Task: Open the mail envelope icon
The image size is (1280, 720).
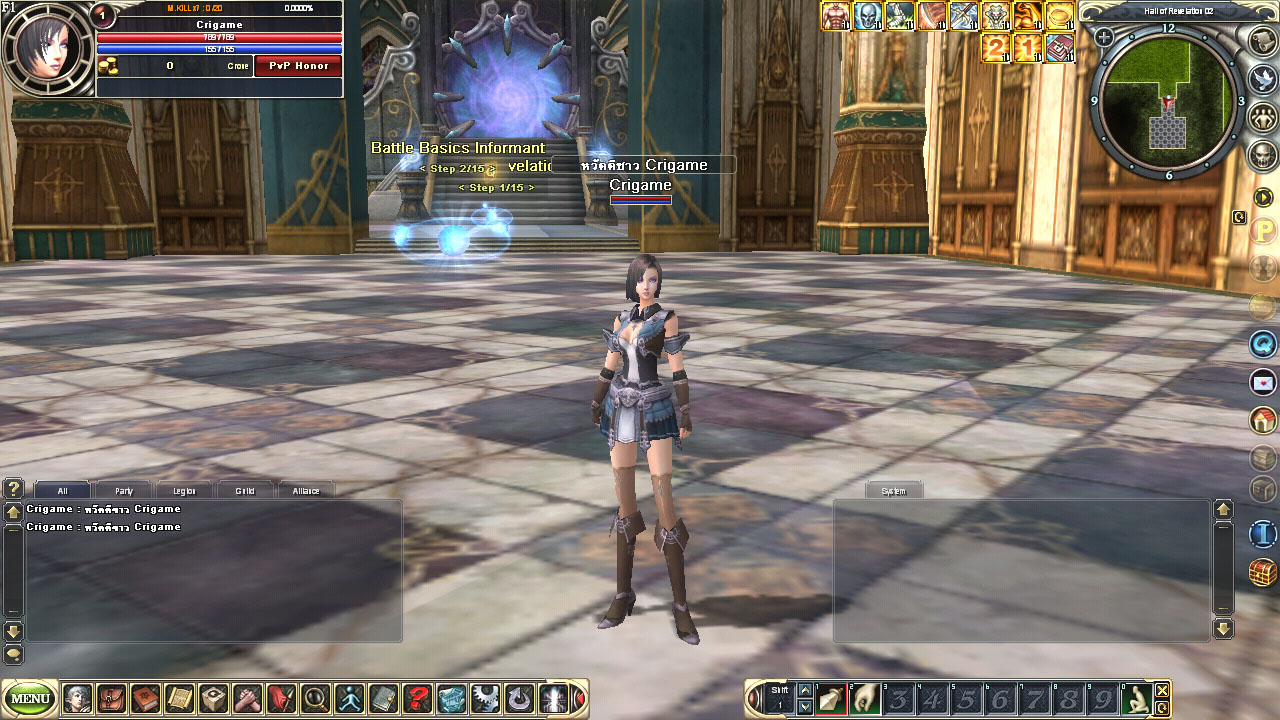Action: point(1264,382)
